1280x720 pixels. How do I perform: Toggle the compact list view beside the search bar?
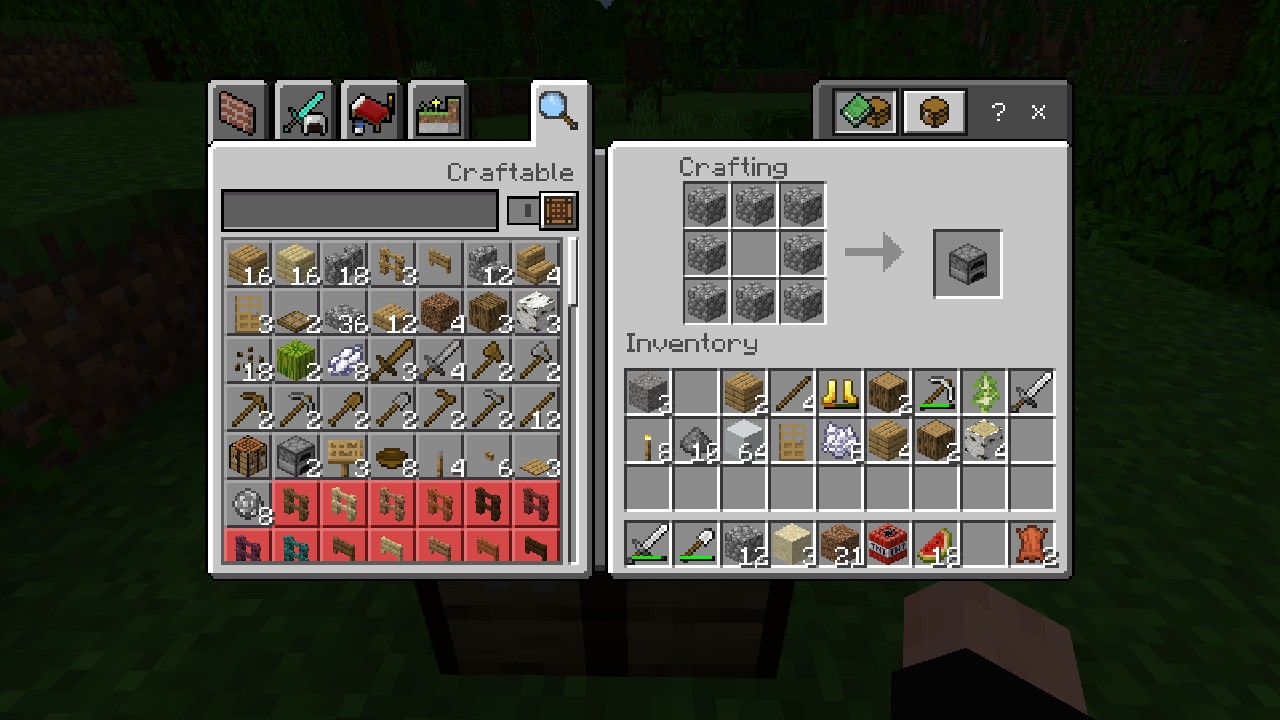[525, 211]
